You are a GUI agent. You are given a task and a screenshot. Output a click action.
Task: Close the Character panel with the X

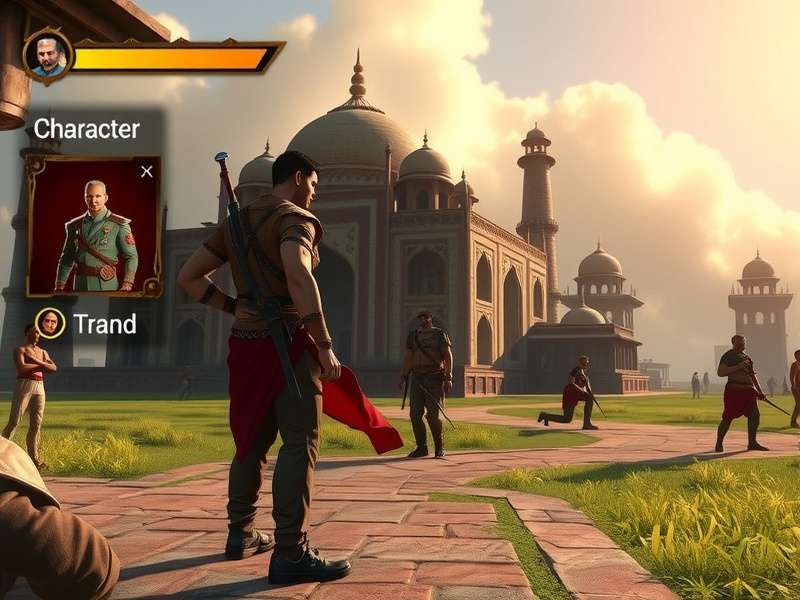coord(147,171)
